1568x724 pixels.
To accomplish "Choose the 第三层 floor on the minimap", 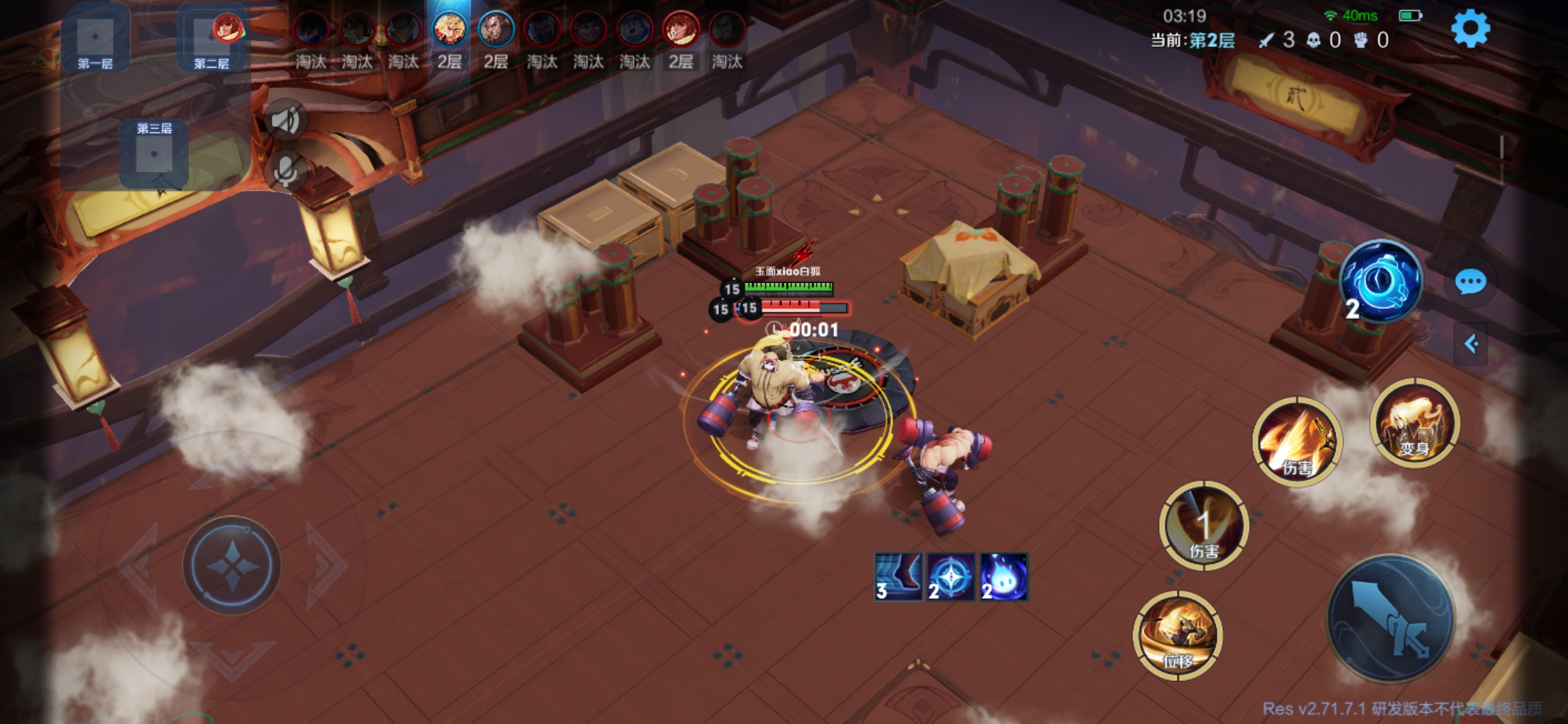I will click(154, 153).
